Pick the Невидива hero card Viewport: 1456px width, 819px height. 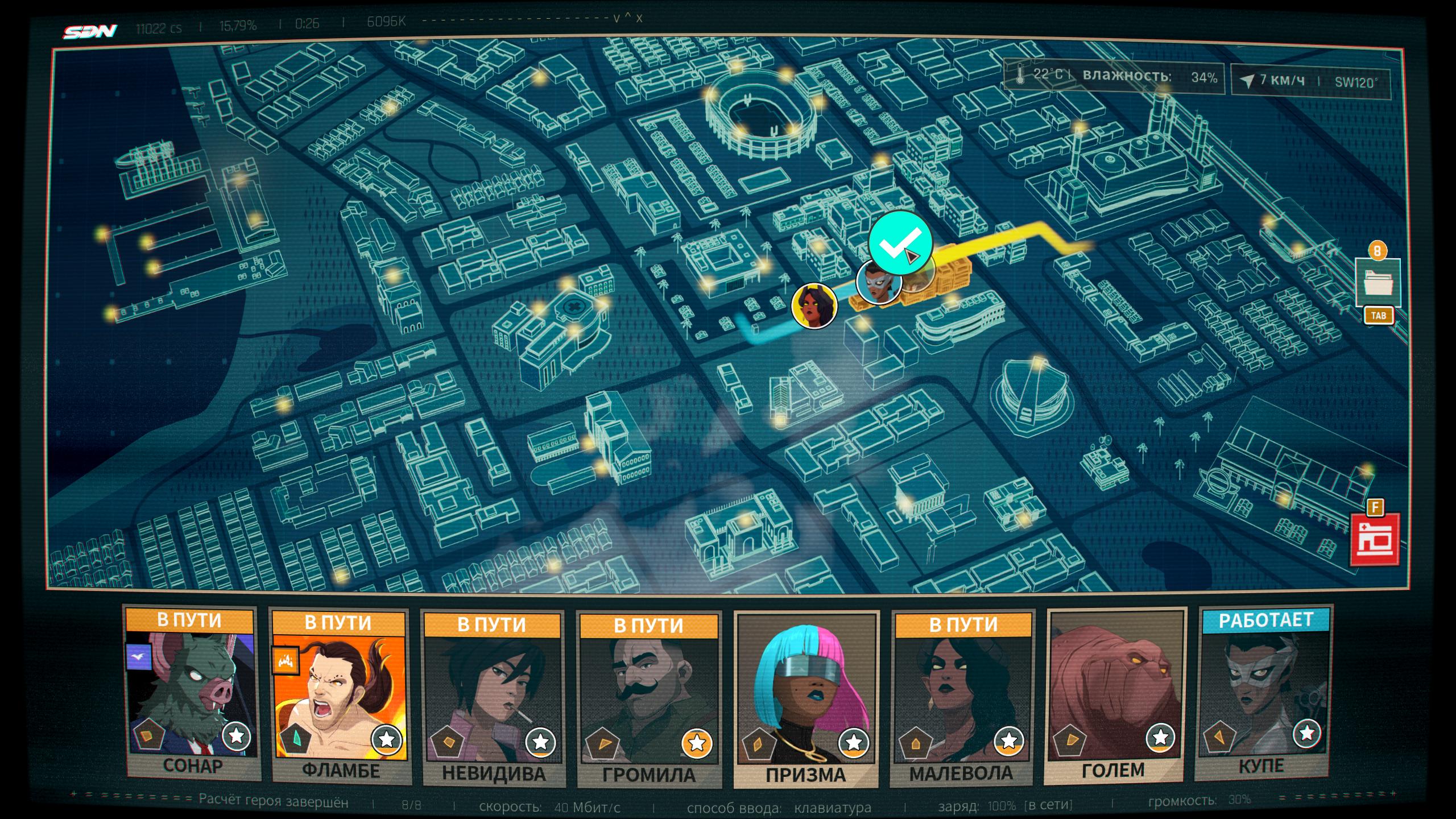pyautogui.click(x=493, y=697)
